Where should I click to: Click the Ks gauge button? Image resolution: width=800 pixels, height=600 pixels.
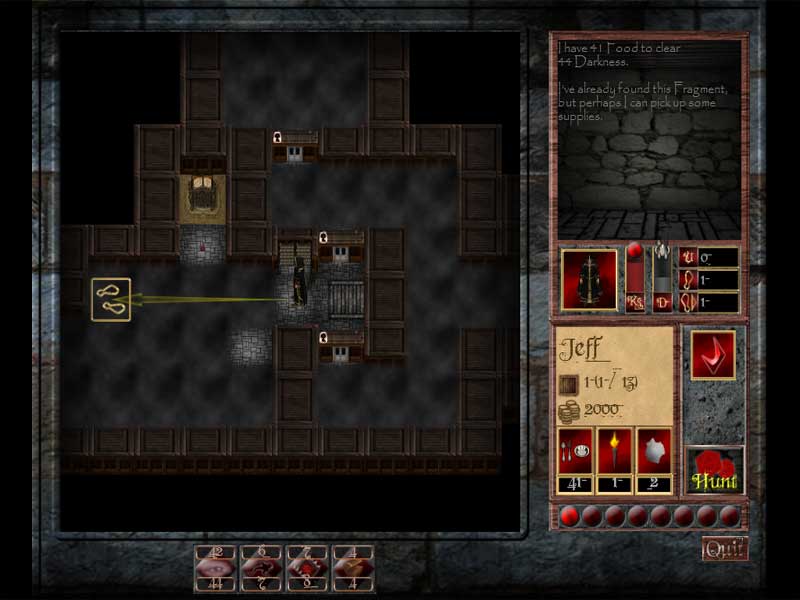(634, 302)
